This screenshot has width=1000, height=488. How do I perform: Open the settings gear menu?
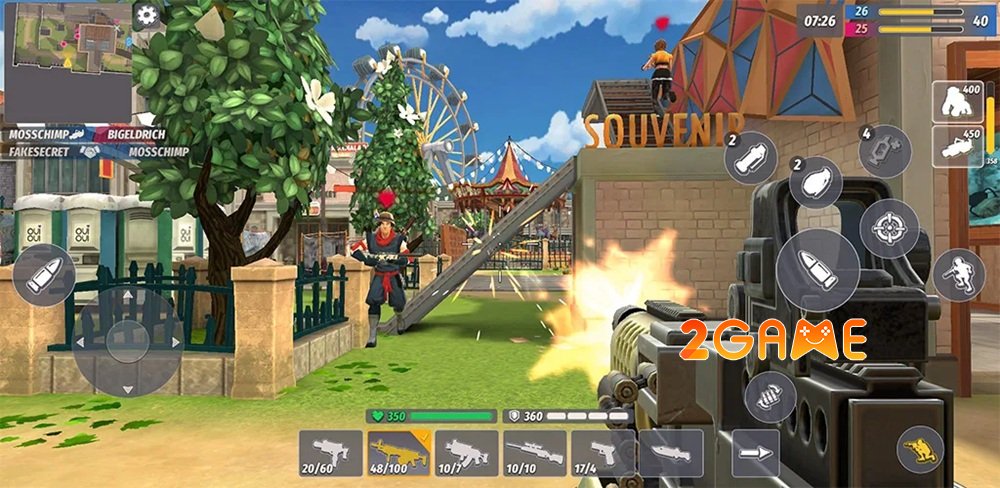(147, 15)
